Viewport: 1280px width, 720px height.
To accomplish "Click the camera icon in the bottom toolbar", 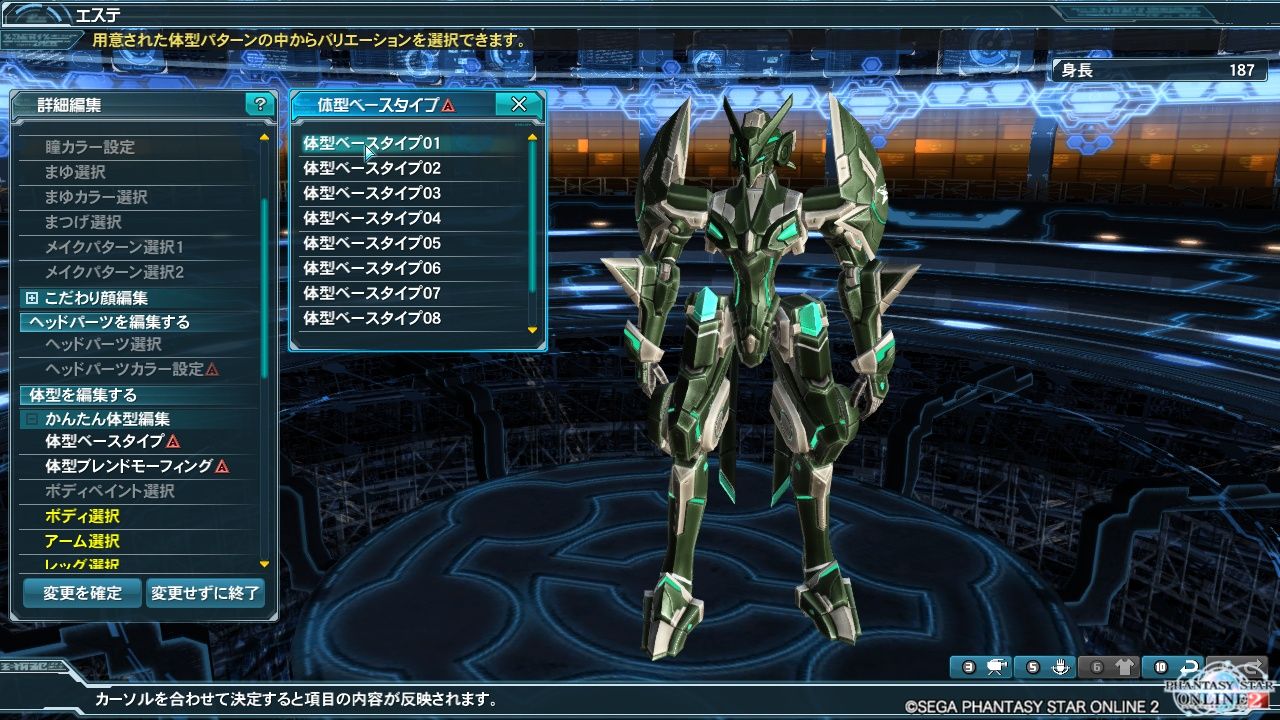I will pyautogui.click(x=996, y=666).
